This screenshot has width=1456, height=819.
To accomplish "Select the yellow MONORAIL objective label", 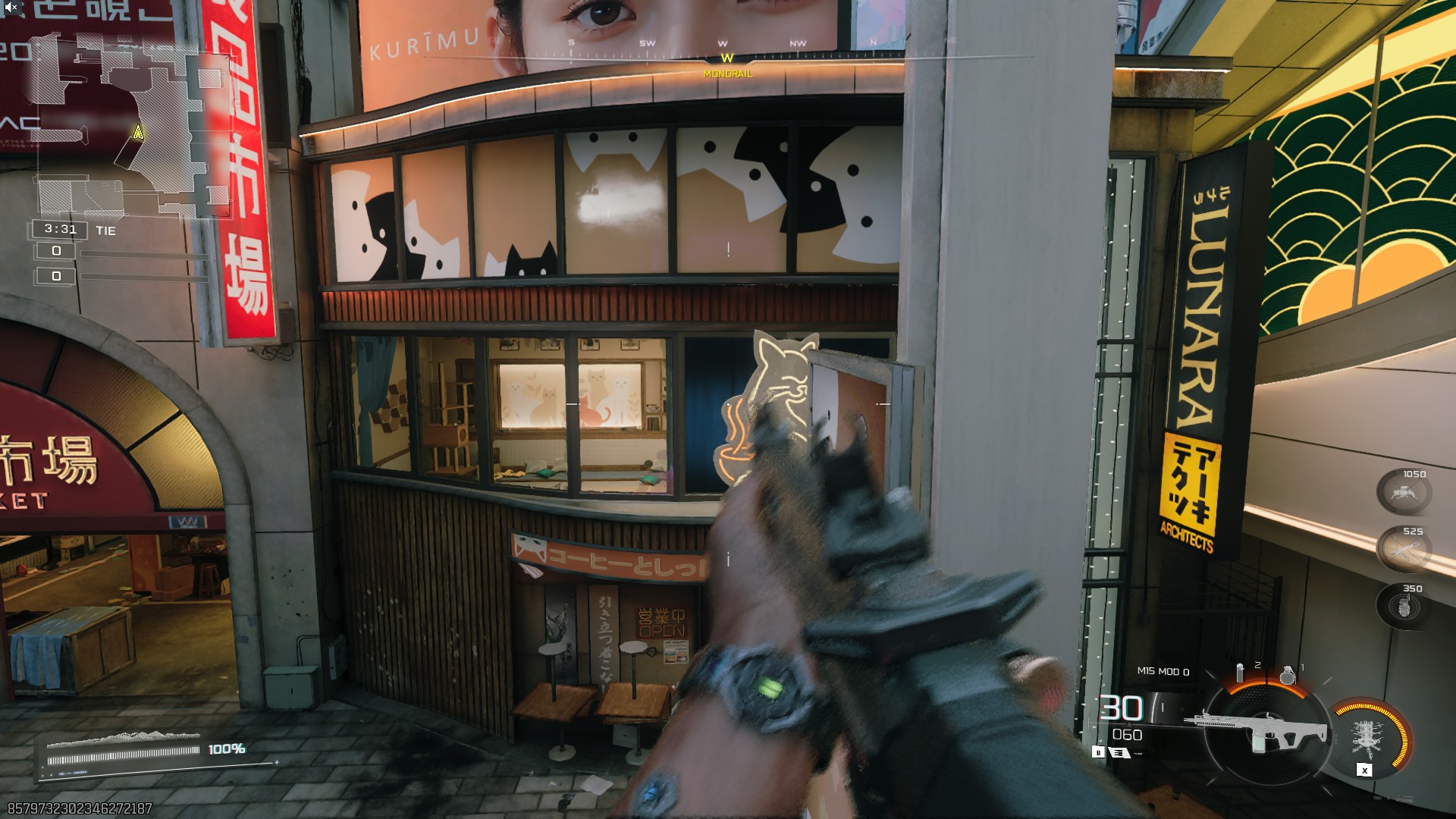I will tap(726, 74).
